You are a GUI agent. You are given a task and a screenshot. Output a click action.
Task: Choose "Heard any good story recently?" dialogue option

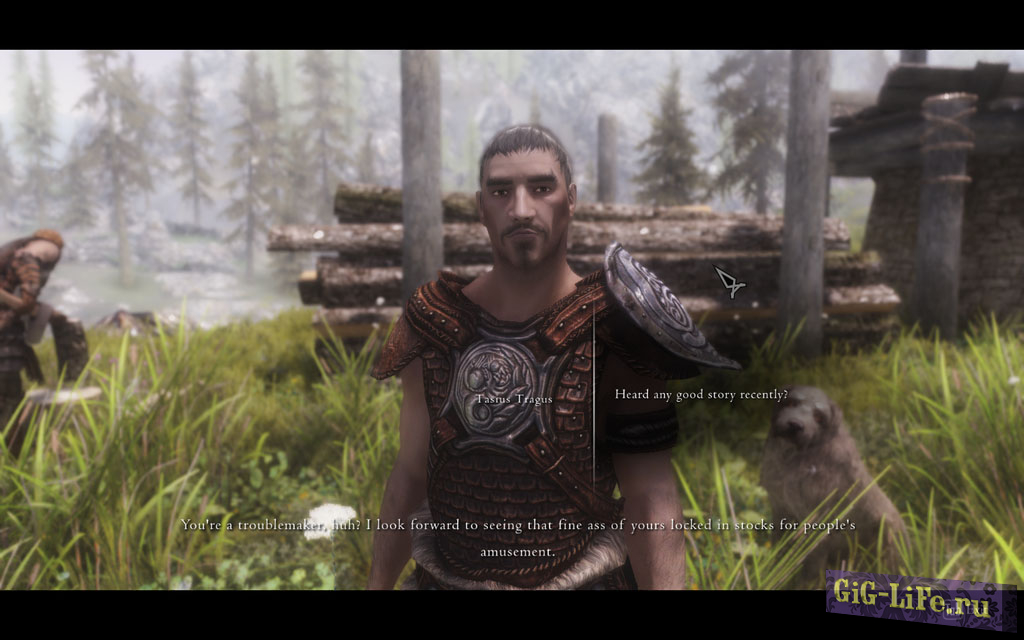tap(701, 395)
